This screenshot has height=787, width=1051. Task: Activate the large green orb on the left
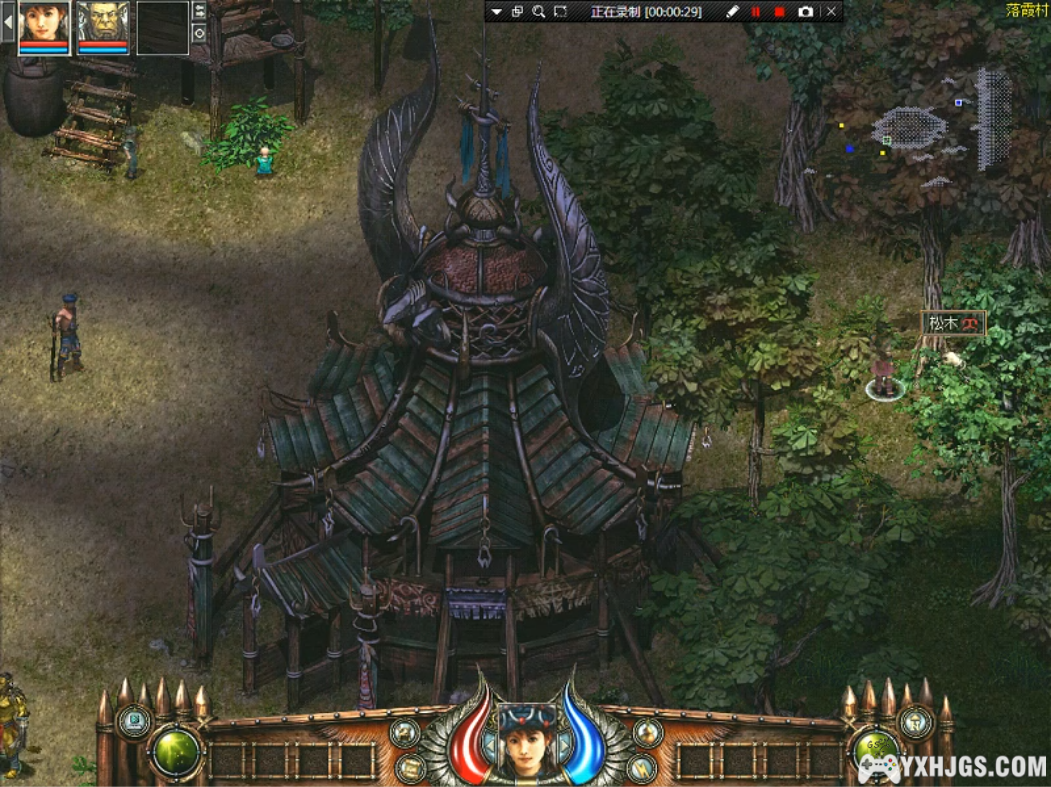pos(176,752)
